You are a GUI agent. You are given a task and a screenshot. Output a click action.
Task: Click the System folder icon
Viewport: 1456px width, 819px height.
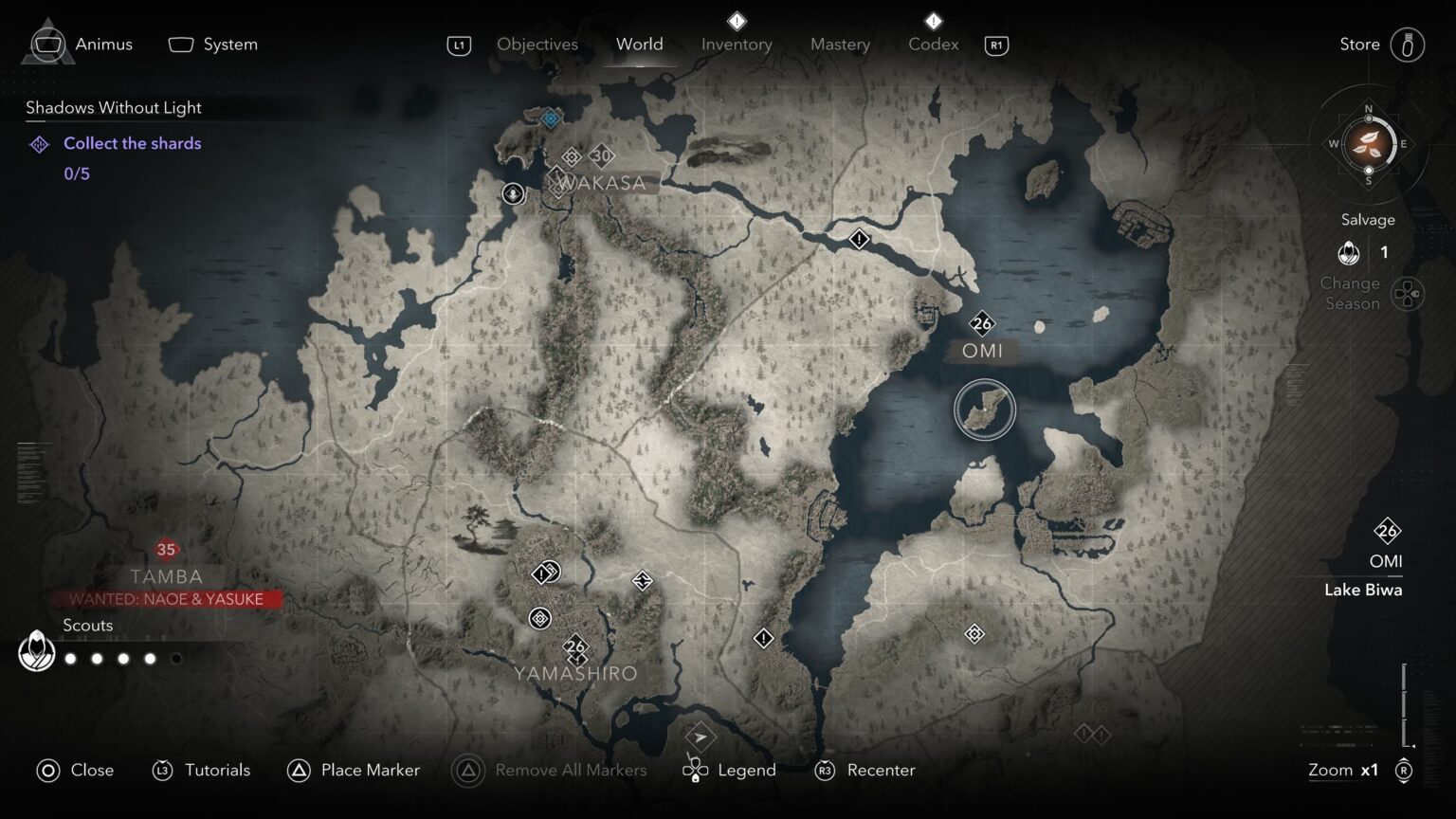pos(179,43)
